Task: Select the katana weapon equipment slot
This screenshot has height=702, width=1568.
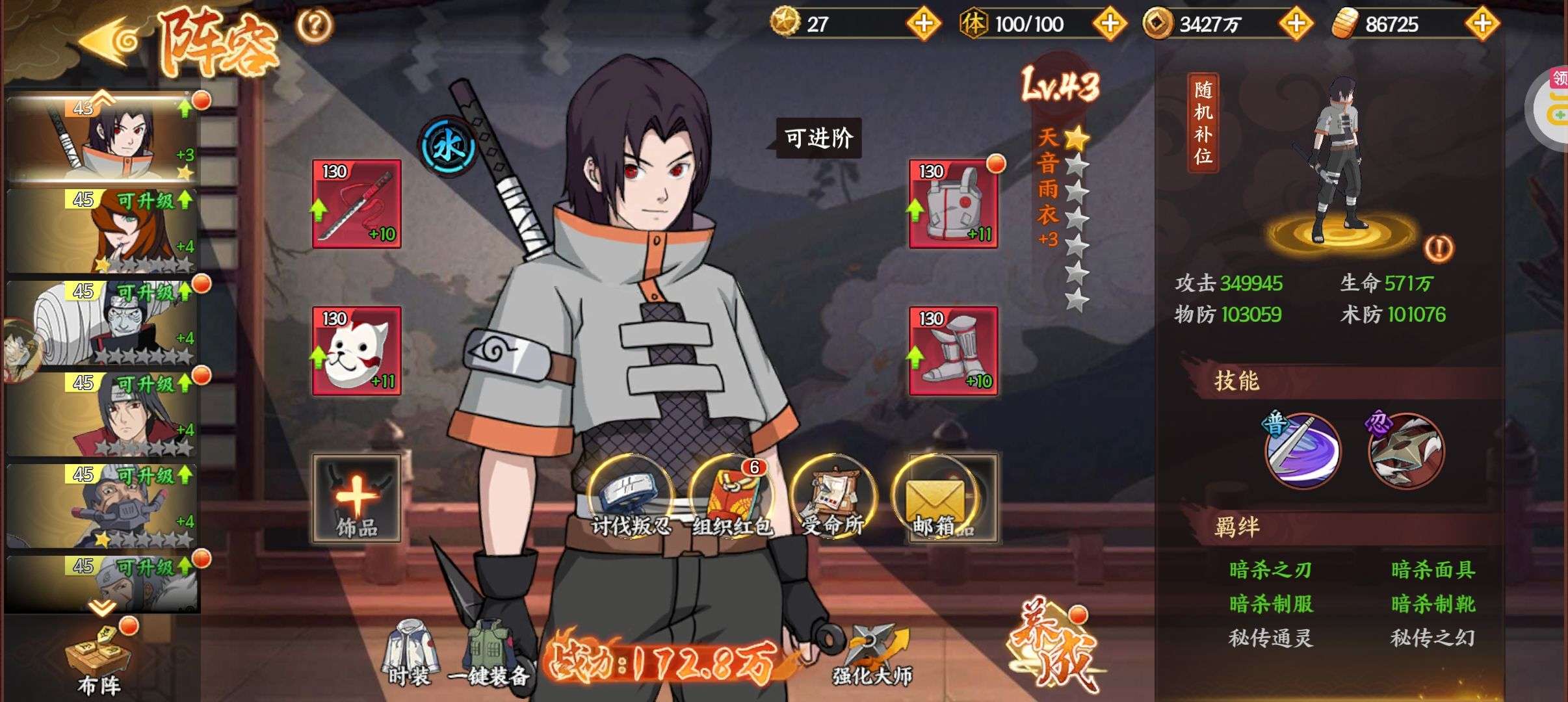Action: [x=356, y=203]
